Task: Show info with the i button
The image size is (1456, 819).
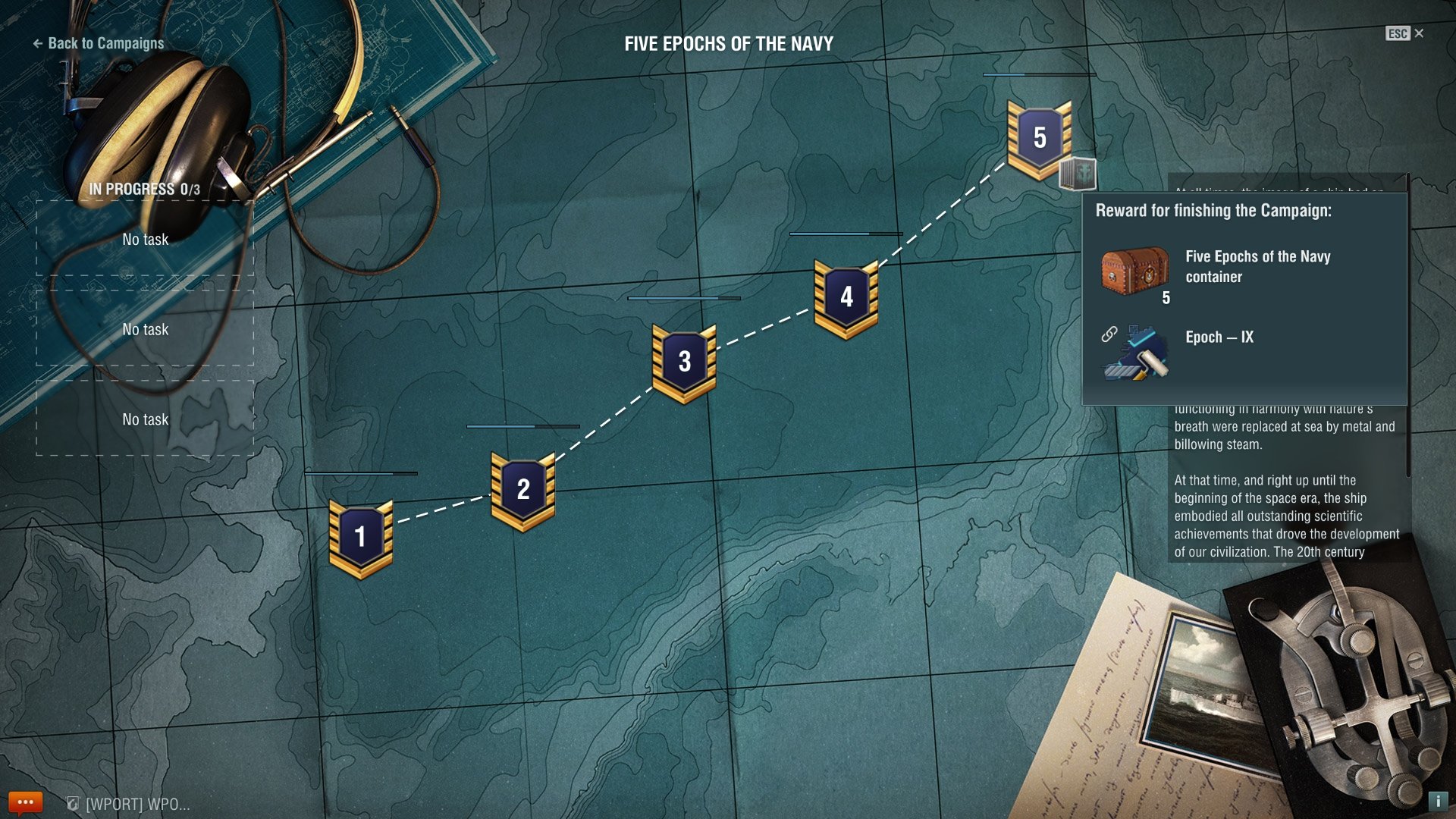Action: pos(1438,801)
